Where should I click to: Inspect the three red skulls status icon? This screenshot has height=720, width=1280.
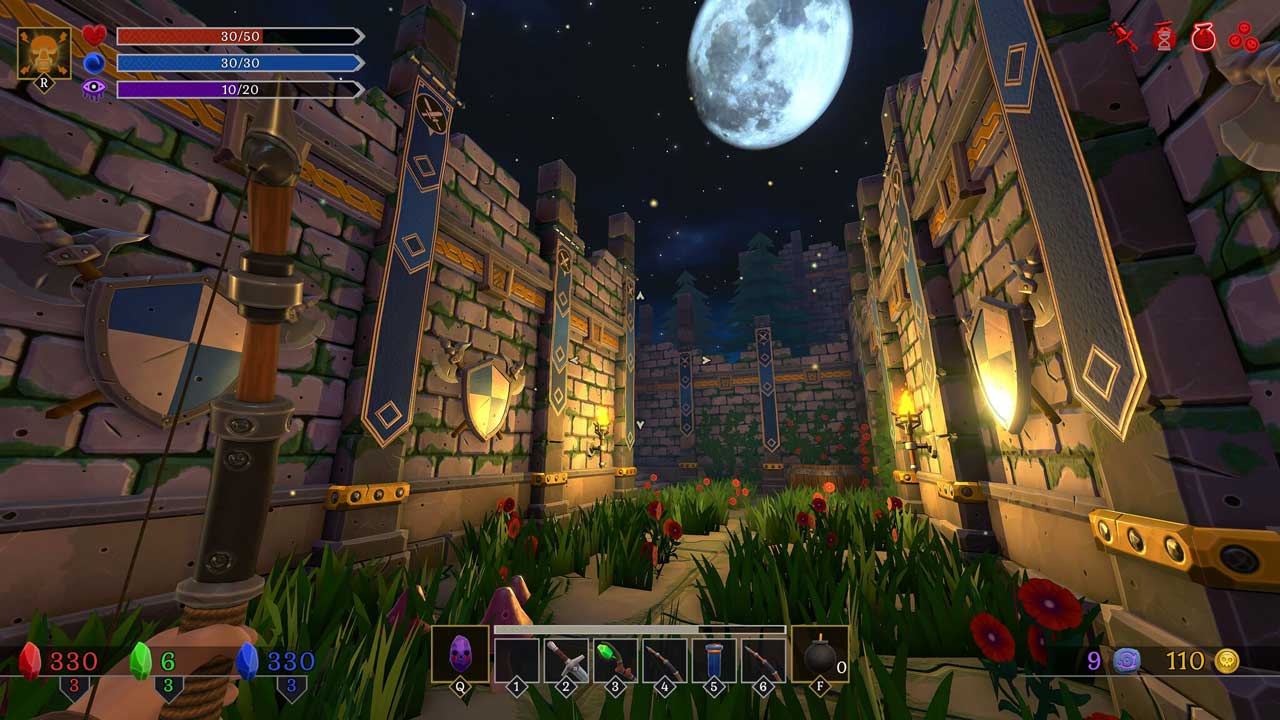pos(1243,37)
